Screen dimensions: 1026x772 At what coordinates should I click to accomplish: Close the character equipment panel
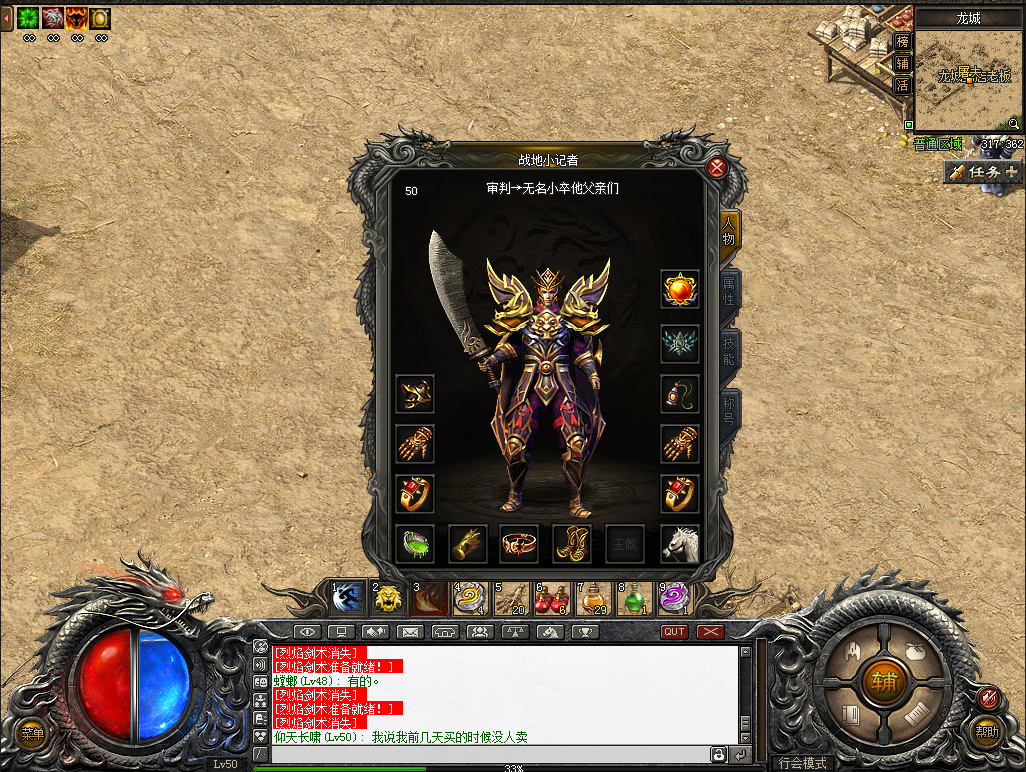click(x=717, y=168)
